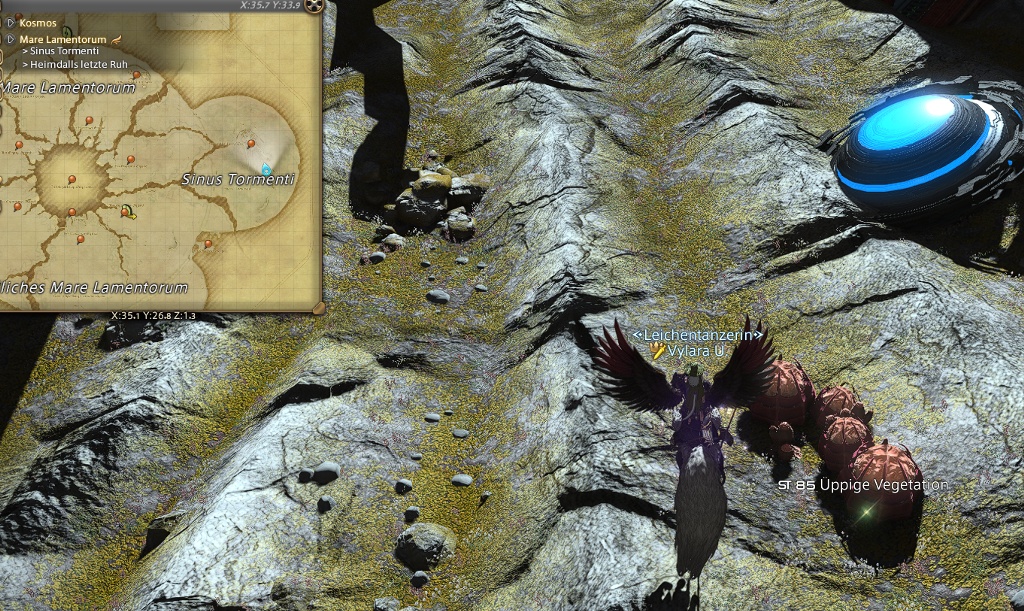
Task: Close the map window
Action: coord(315,7)
